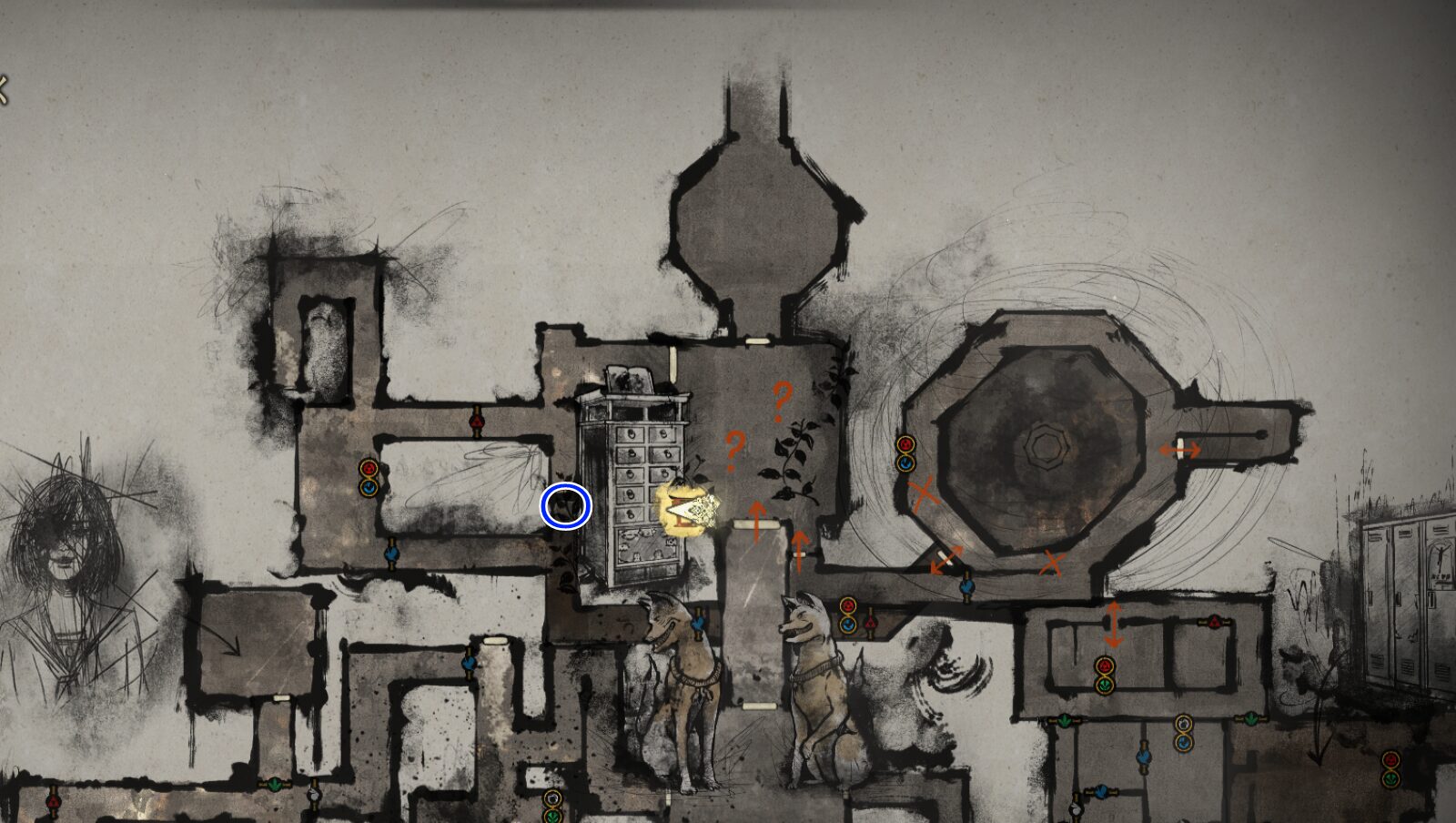Image resolution: width=1456 pixels, height=823 pixels.
Task: Click the blue bird marker below the sketched room
Action: click(391, 553)
